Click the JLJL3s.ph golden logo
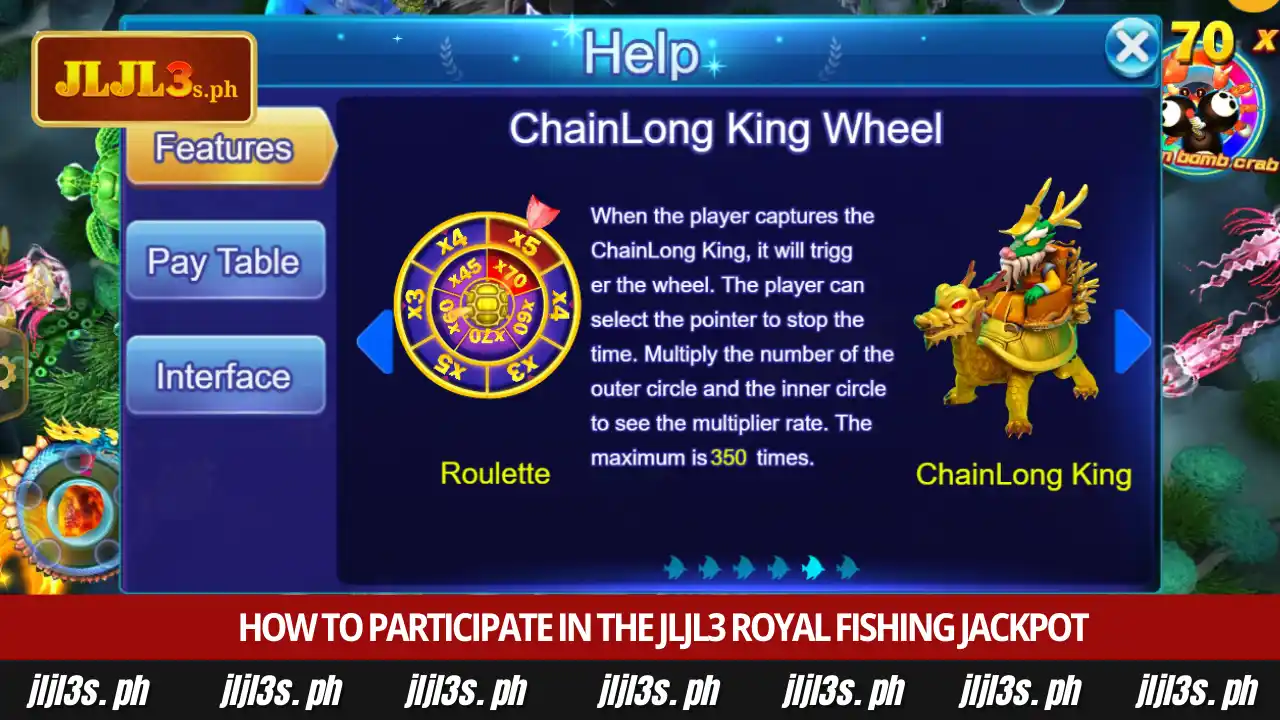The image size is (1280, 720). [143, 78]
